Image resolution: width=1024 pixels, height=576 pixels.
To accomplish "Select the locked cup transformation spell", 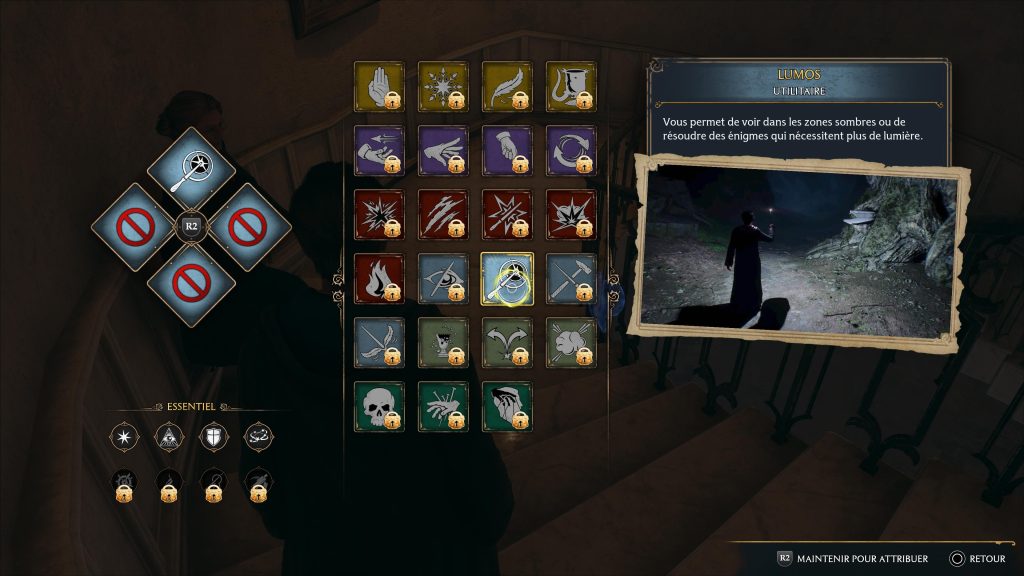I will (571, 87).
